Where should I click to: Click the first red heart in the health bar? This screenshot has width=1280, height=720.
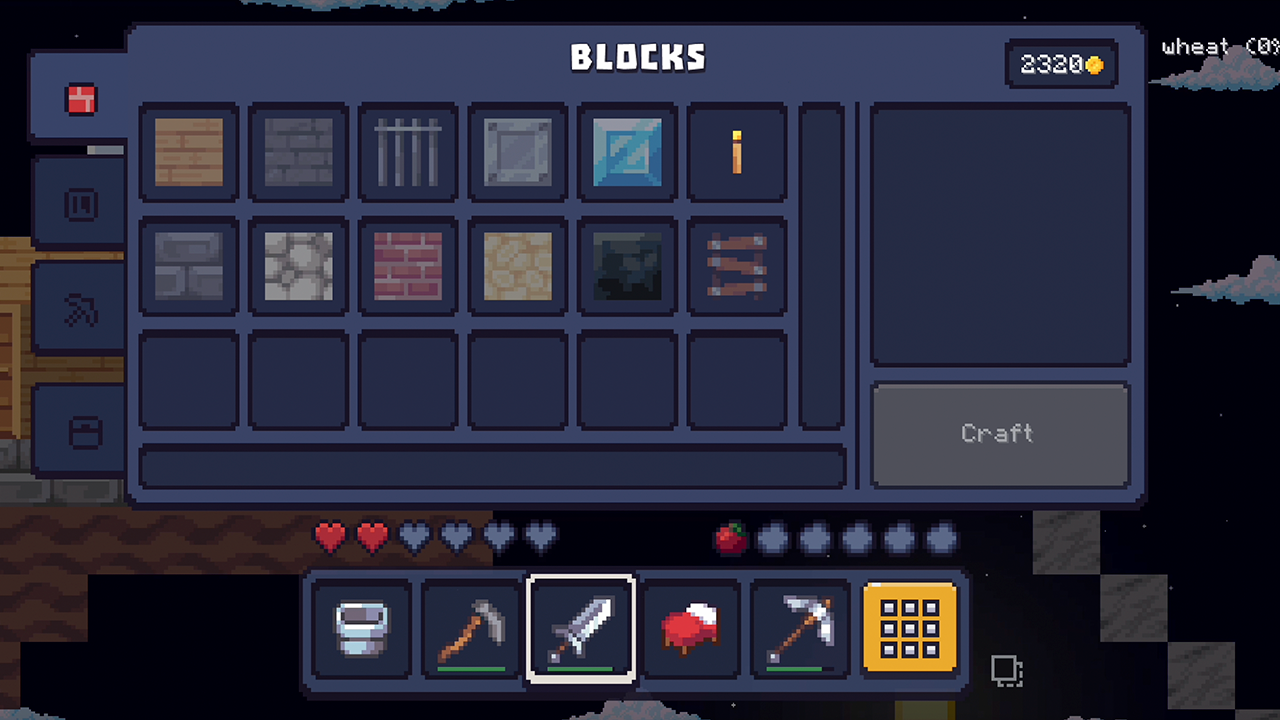329,537
